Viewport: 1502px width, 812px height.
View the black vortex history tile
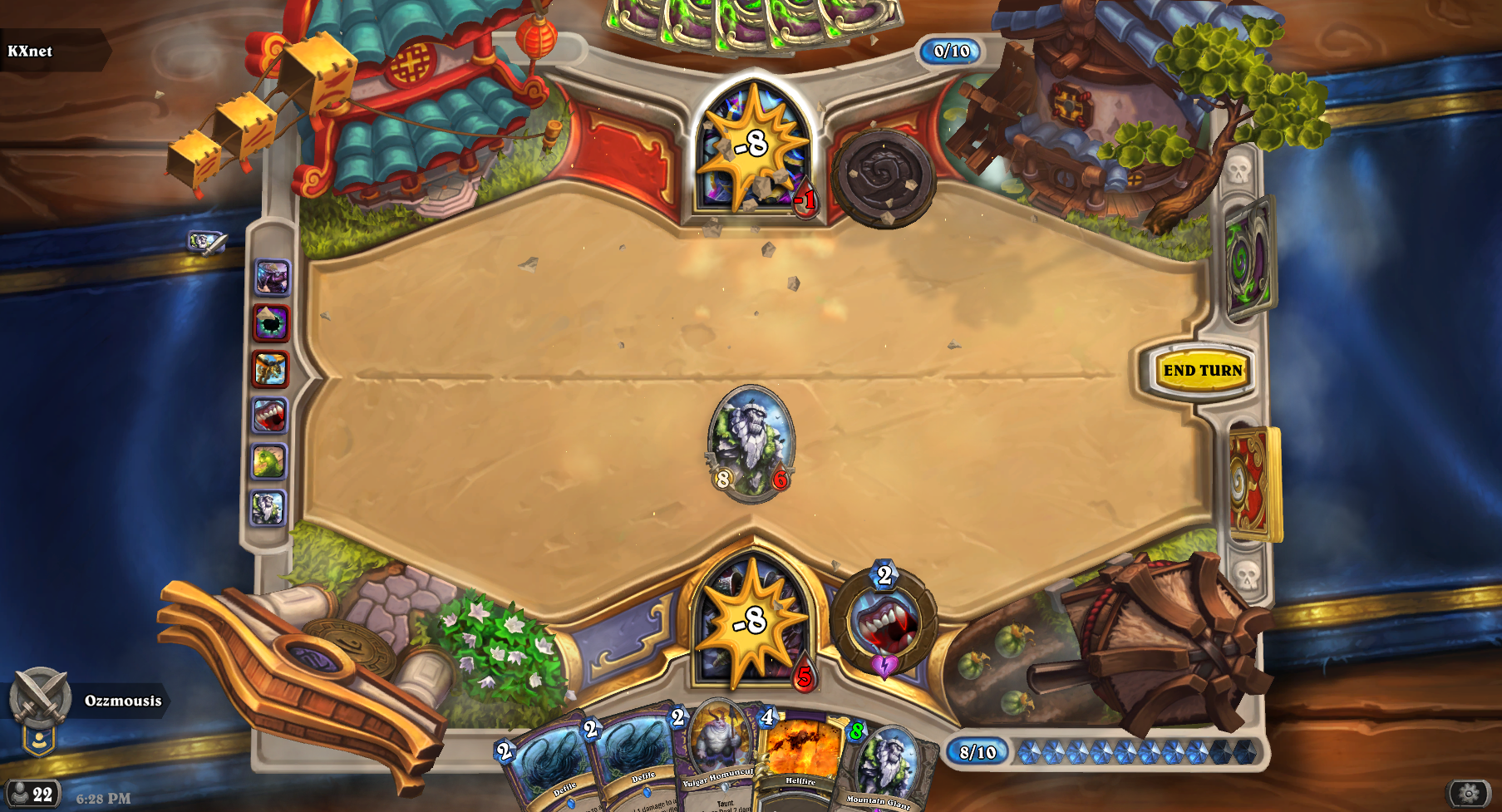(x=271, y=322)
